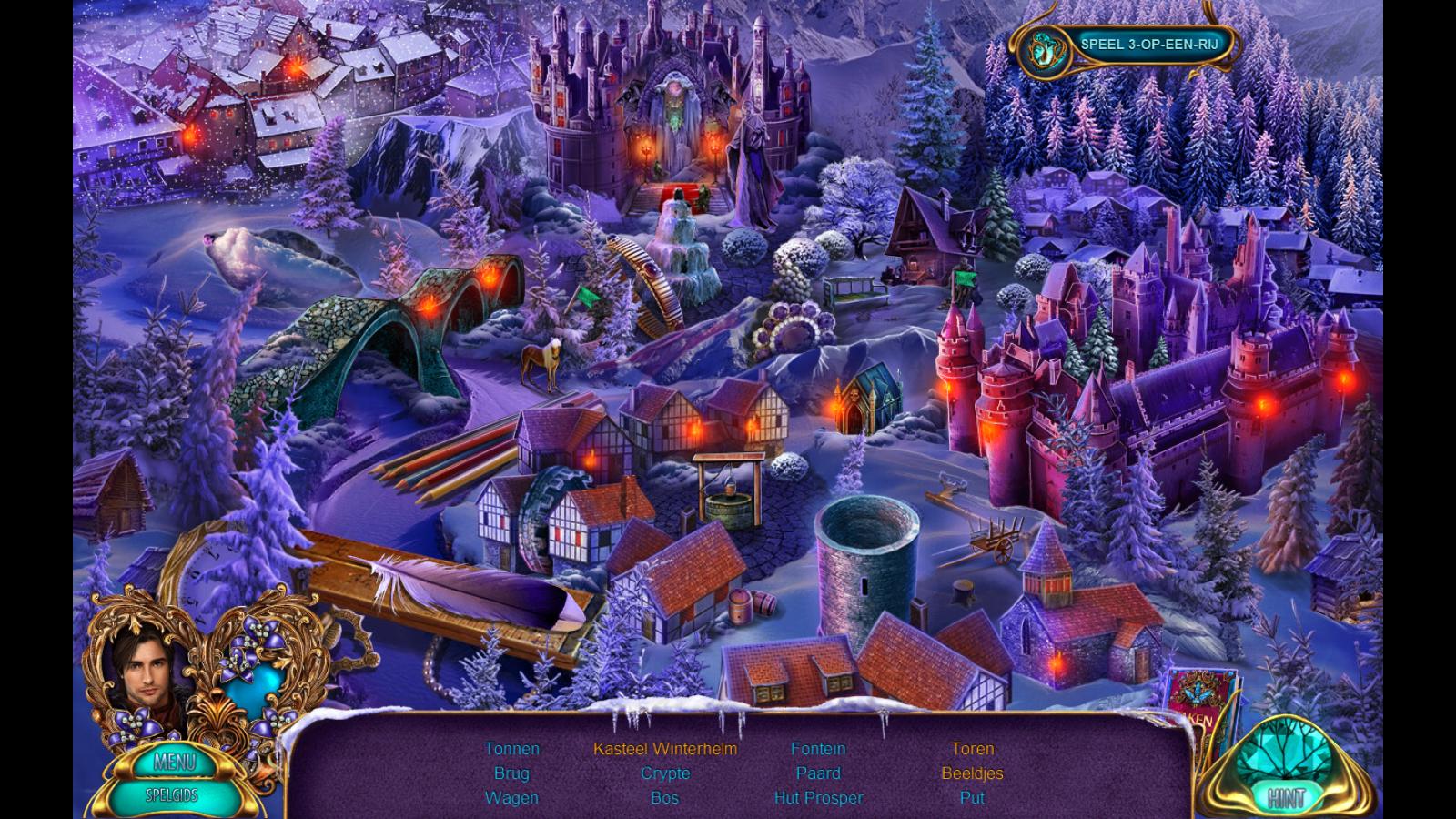Viewport: 1456px width, 819px height.
Task: Select the Beeldjes list entry
Action: click(x=972, y=773)
